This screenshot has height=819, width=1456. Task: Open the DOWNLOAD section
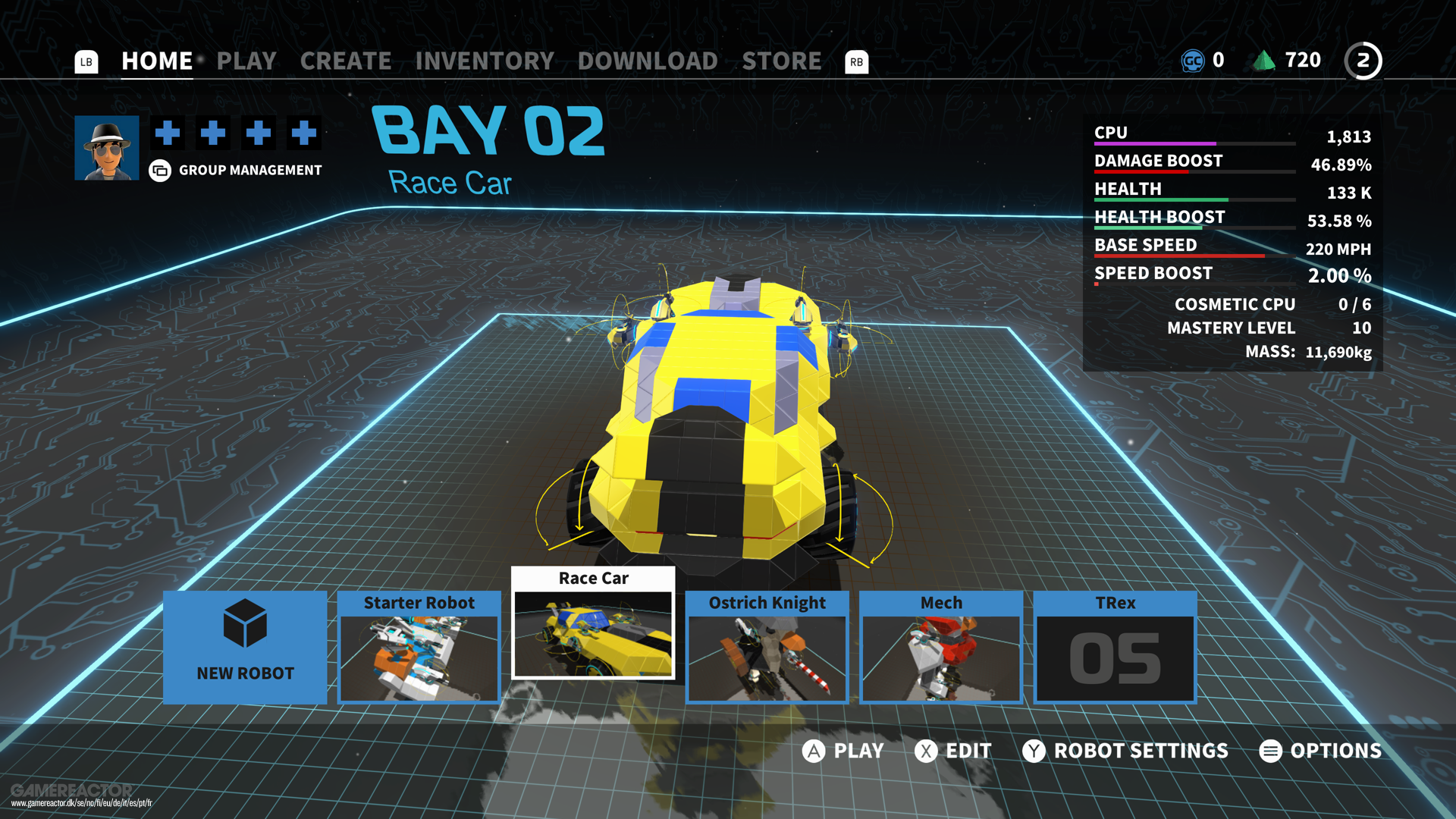click(x=647, y=61)
